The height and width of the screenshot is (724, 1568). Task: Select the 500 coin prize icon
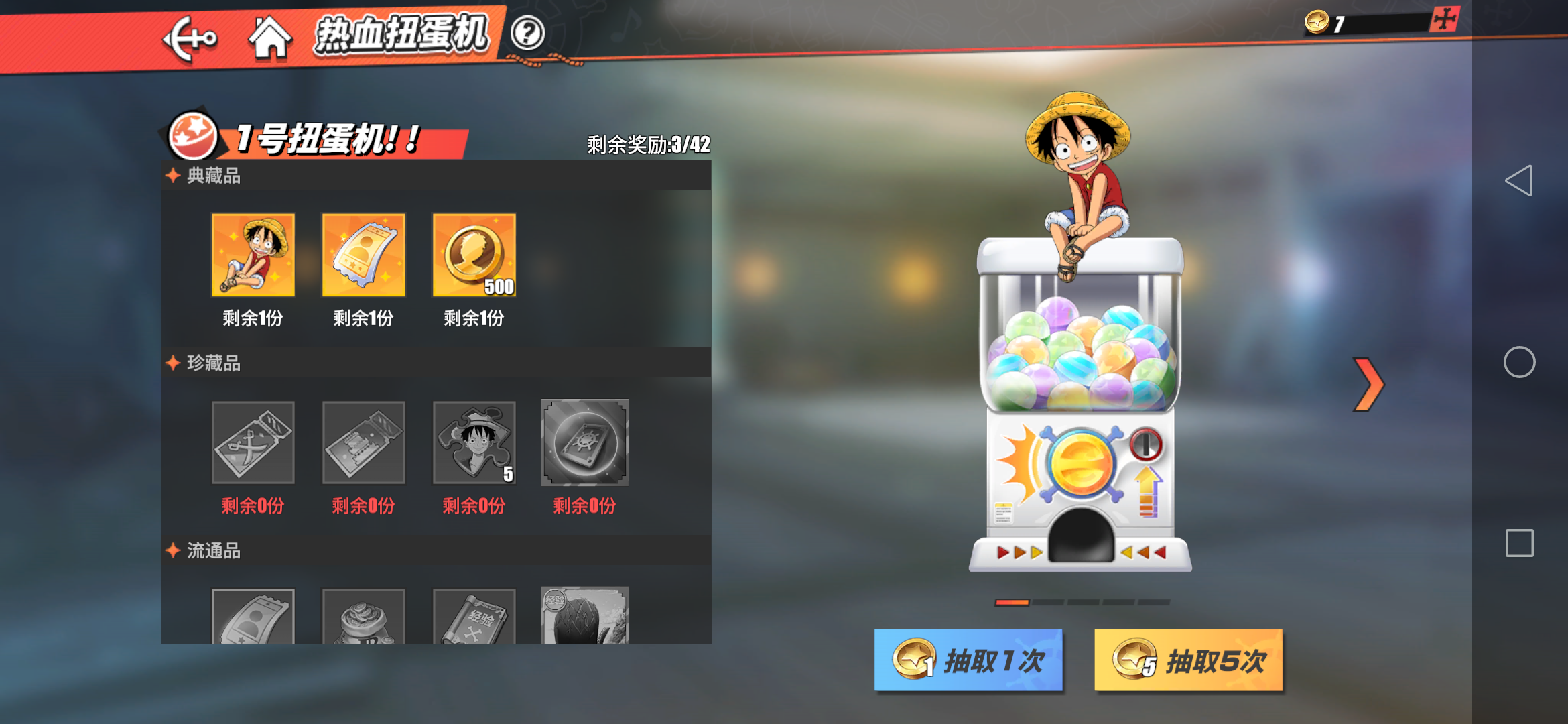coord(474,255)
